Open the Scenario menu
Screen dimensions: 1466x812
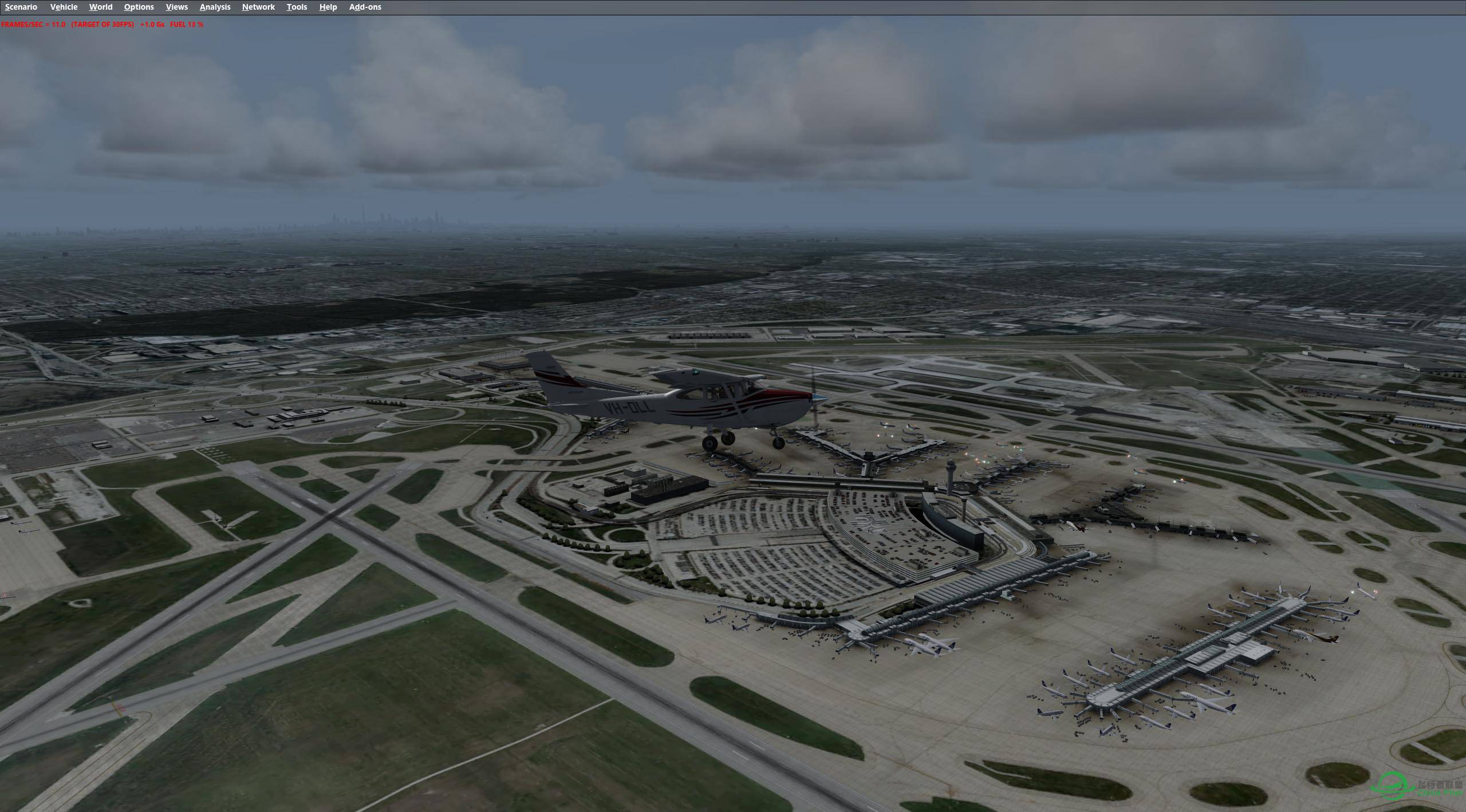coord(21,7)
